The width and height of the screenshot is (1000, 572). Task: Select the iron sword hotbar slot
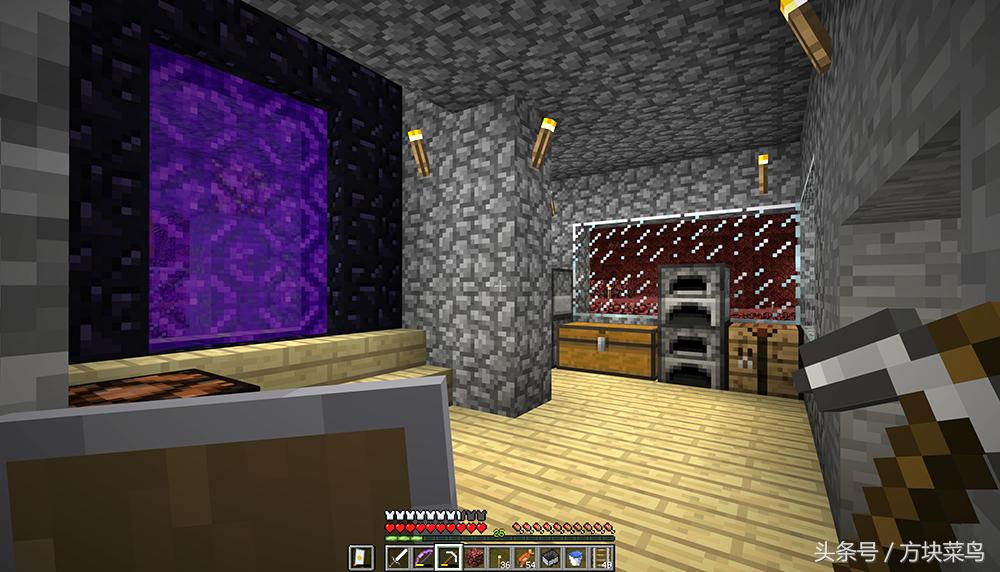point(397,555)
